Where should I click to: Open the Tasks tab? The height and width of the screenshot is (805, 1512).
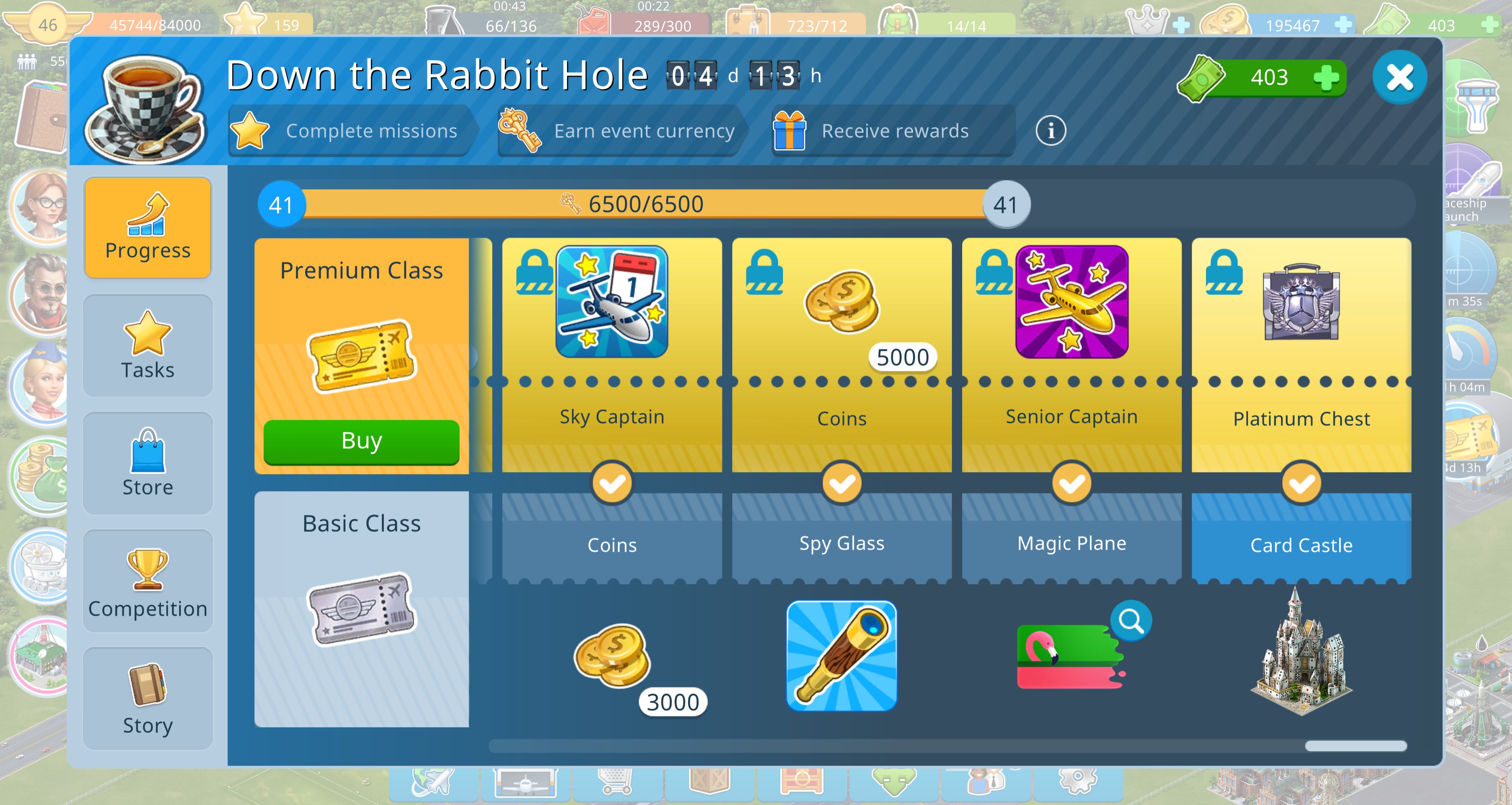148,346
